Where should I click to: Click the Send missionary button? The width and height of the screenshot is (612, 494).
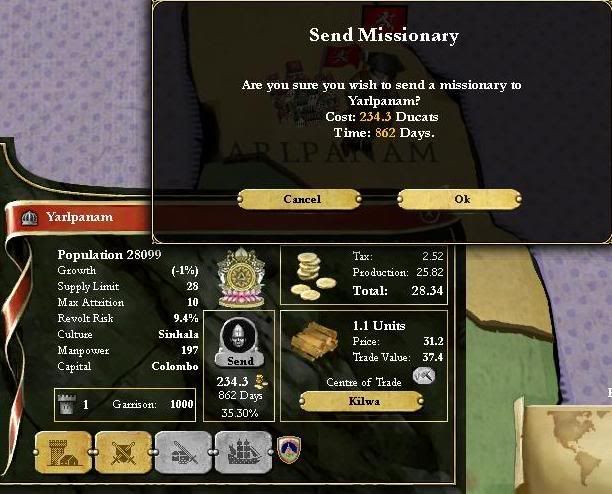pos(239,359)
